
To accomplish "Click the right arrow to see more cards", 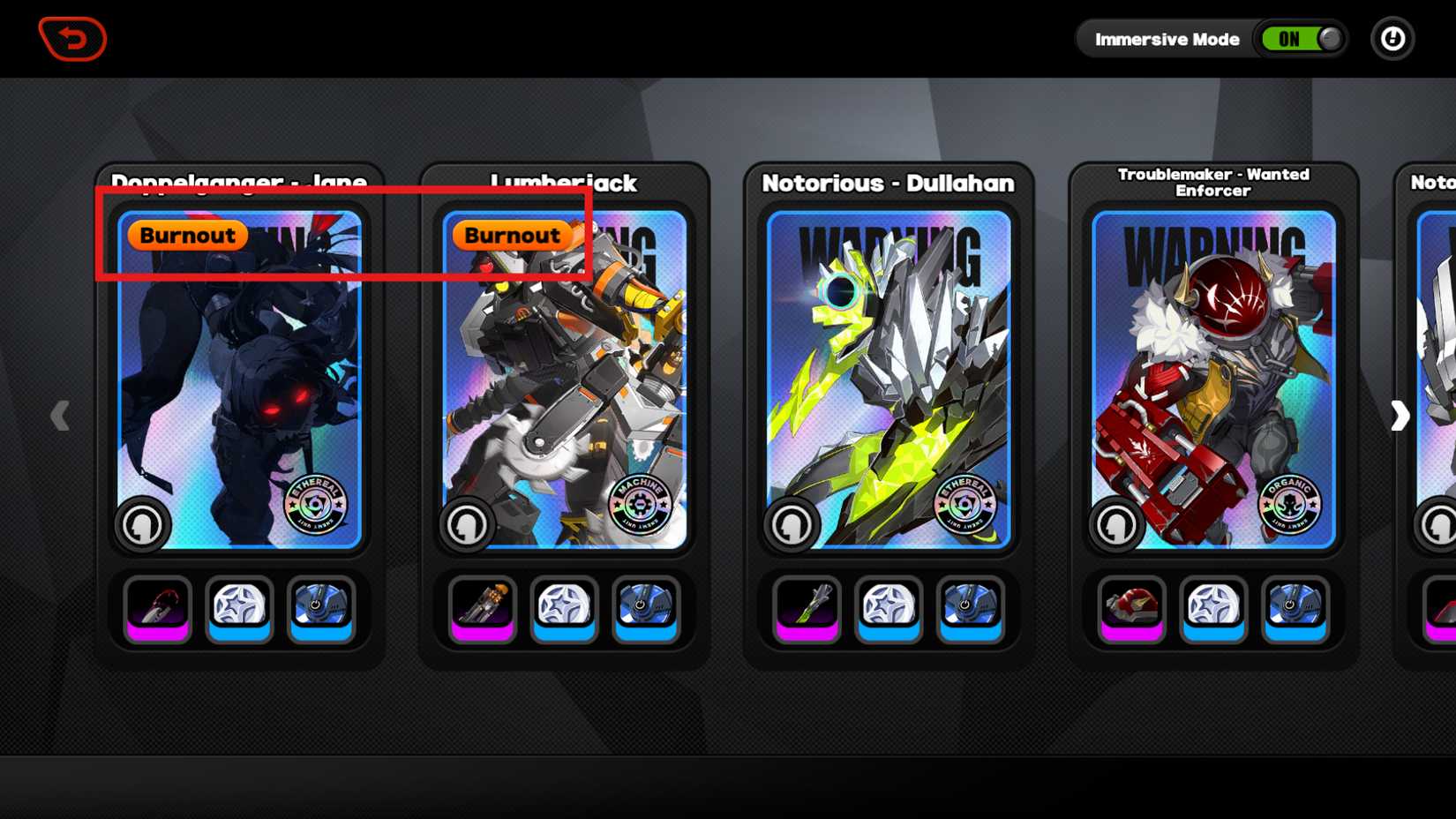I will (x=1400, y=416).
